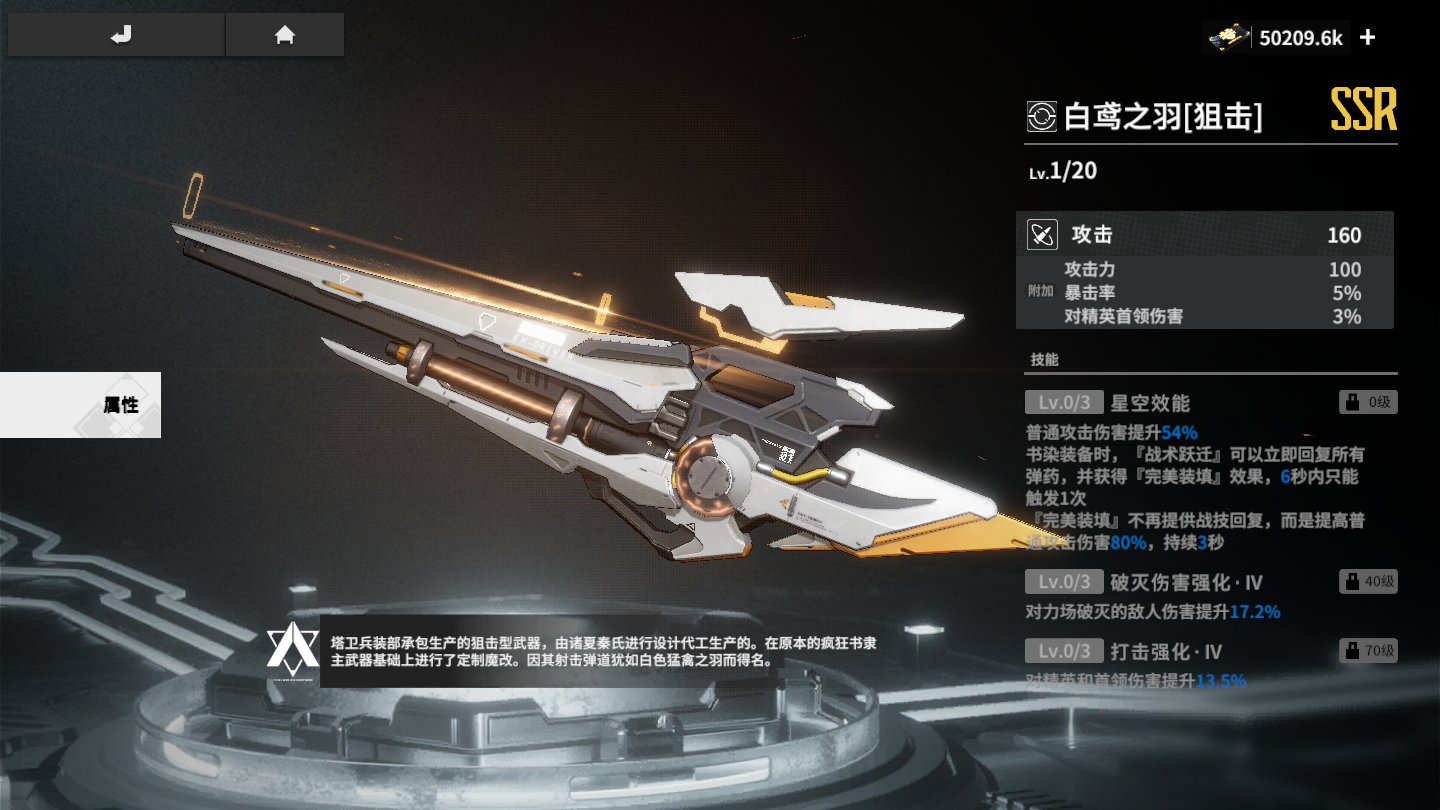The image size is (1440, 810).
Task: View the 打击强化·IV skill entry
Action: click(x=1166, y=652)
